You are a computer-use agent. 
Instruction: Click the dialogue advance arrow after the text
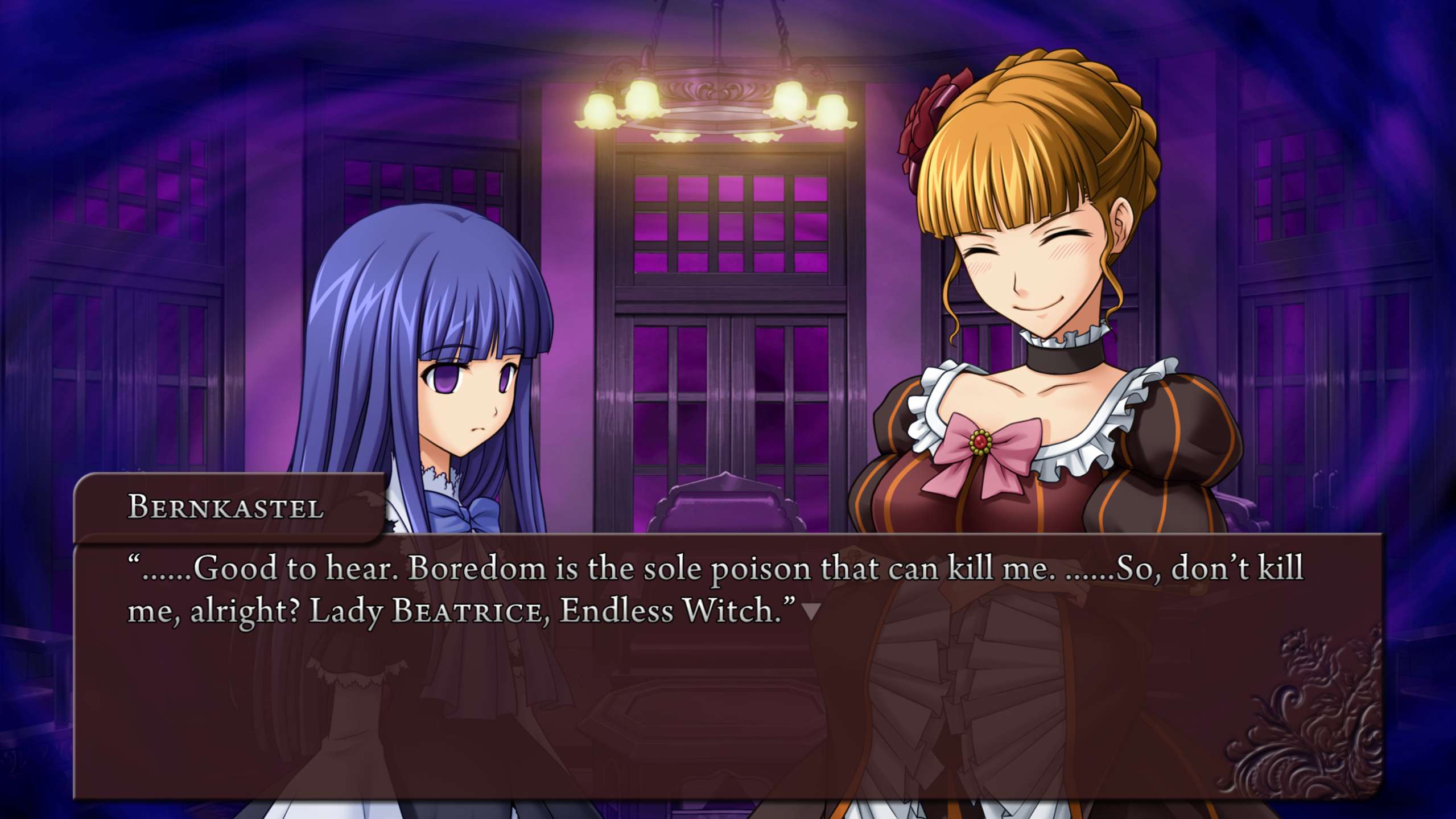click(810, 612)
